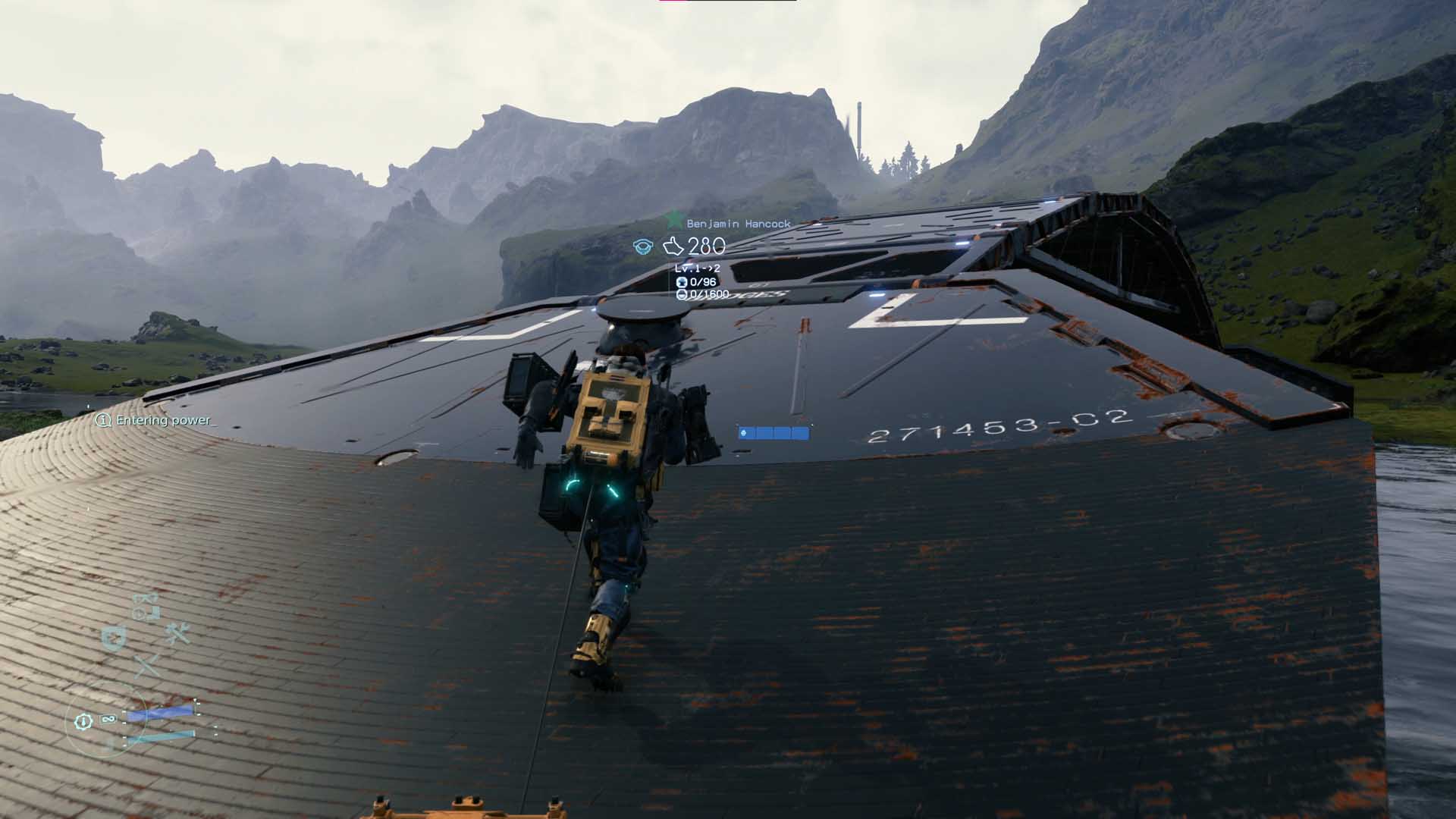The height and width of the screenshot is (819, 1456).
Task: Select the crossed-lines icon above the stamina bars
Action: (x=146, y=666)
